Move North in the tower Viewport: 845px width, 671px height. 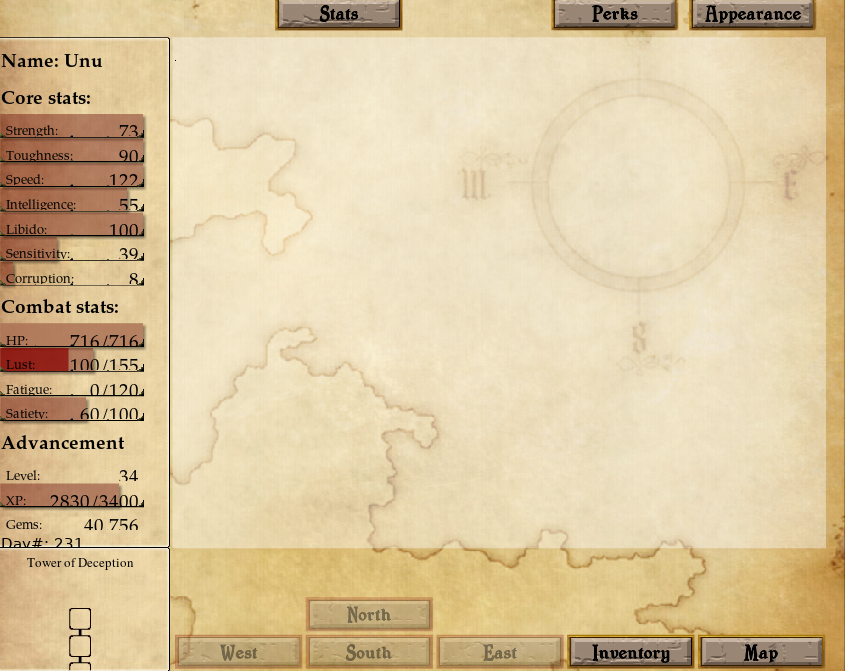369,615
